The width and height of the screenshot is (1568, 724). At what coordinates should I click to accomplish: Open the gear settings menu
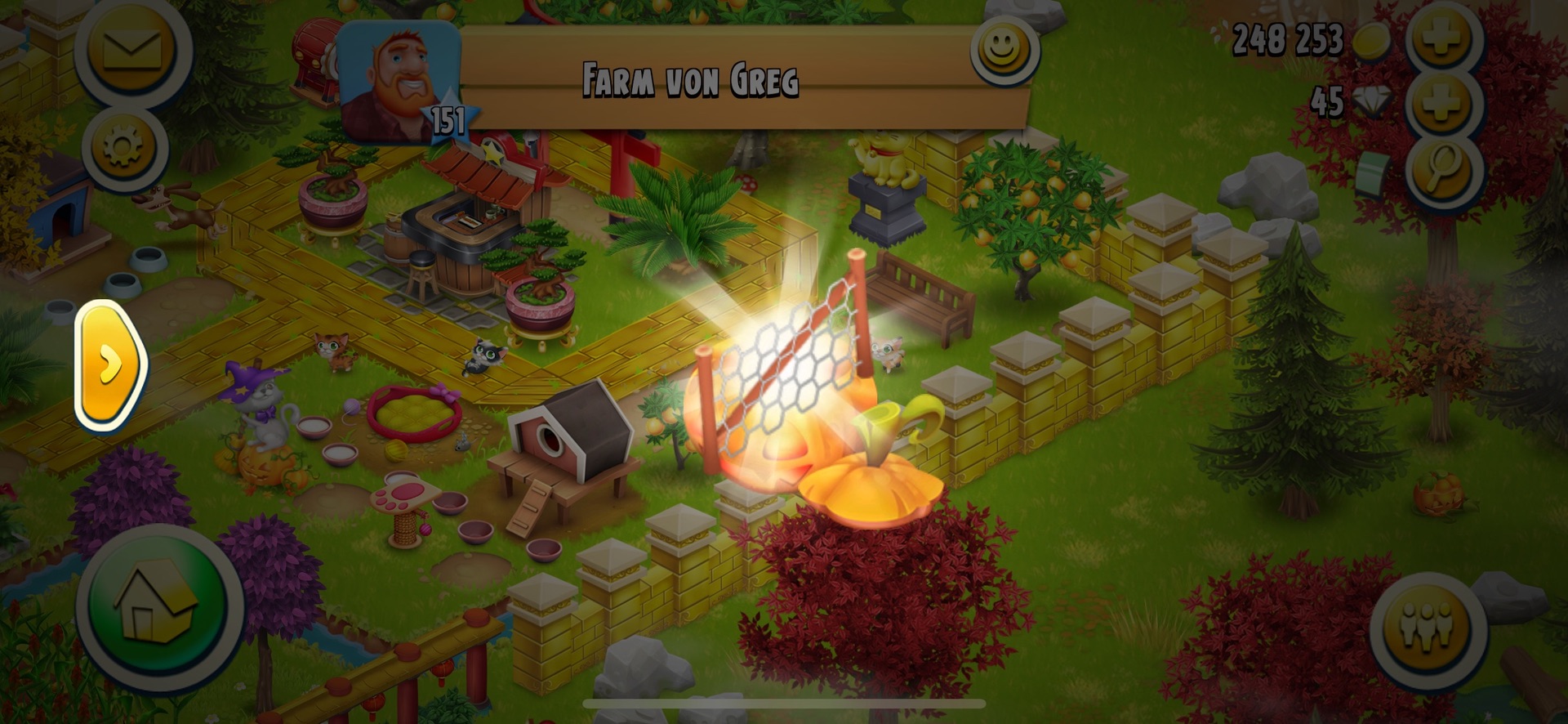click(x=124, y=148)
